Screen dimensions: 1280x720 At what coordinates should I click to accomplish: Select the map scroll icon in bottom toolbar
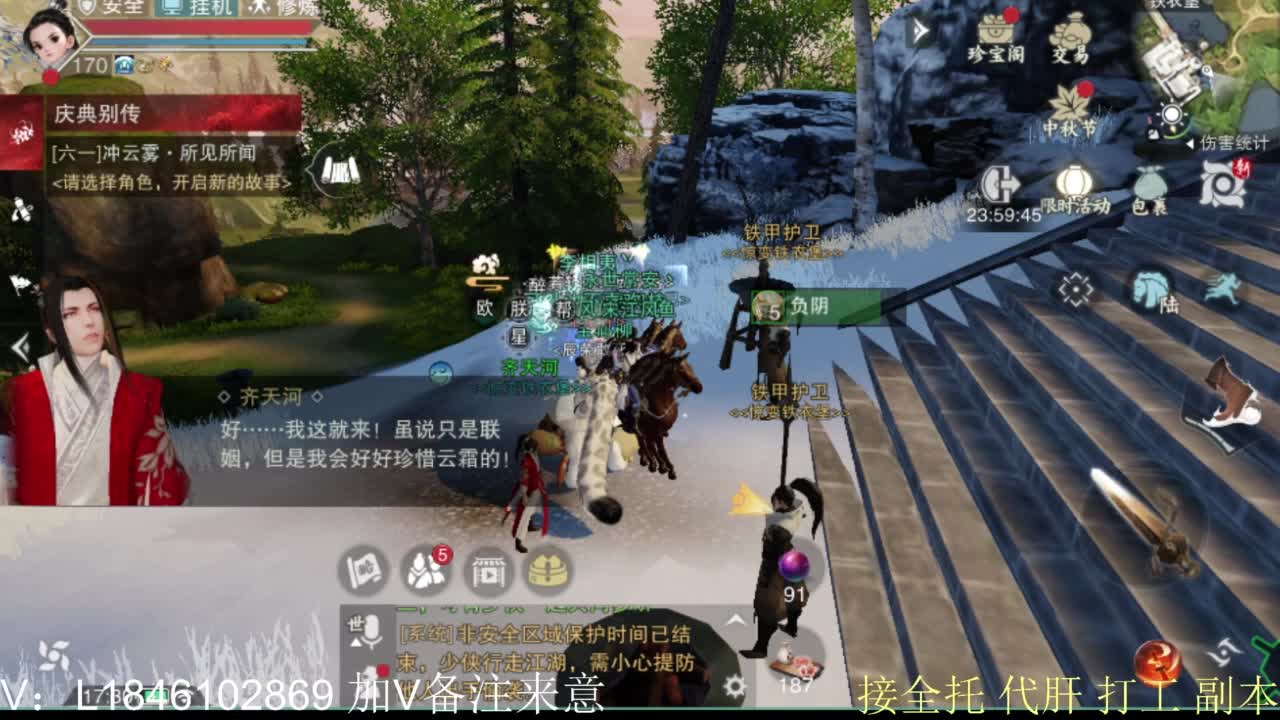click(365, 570)
